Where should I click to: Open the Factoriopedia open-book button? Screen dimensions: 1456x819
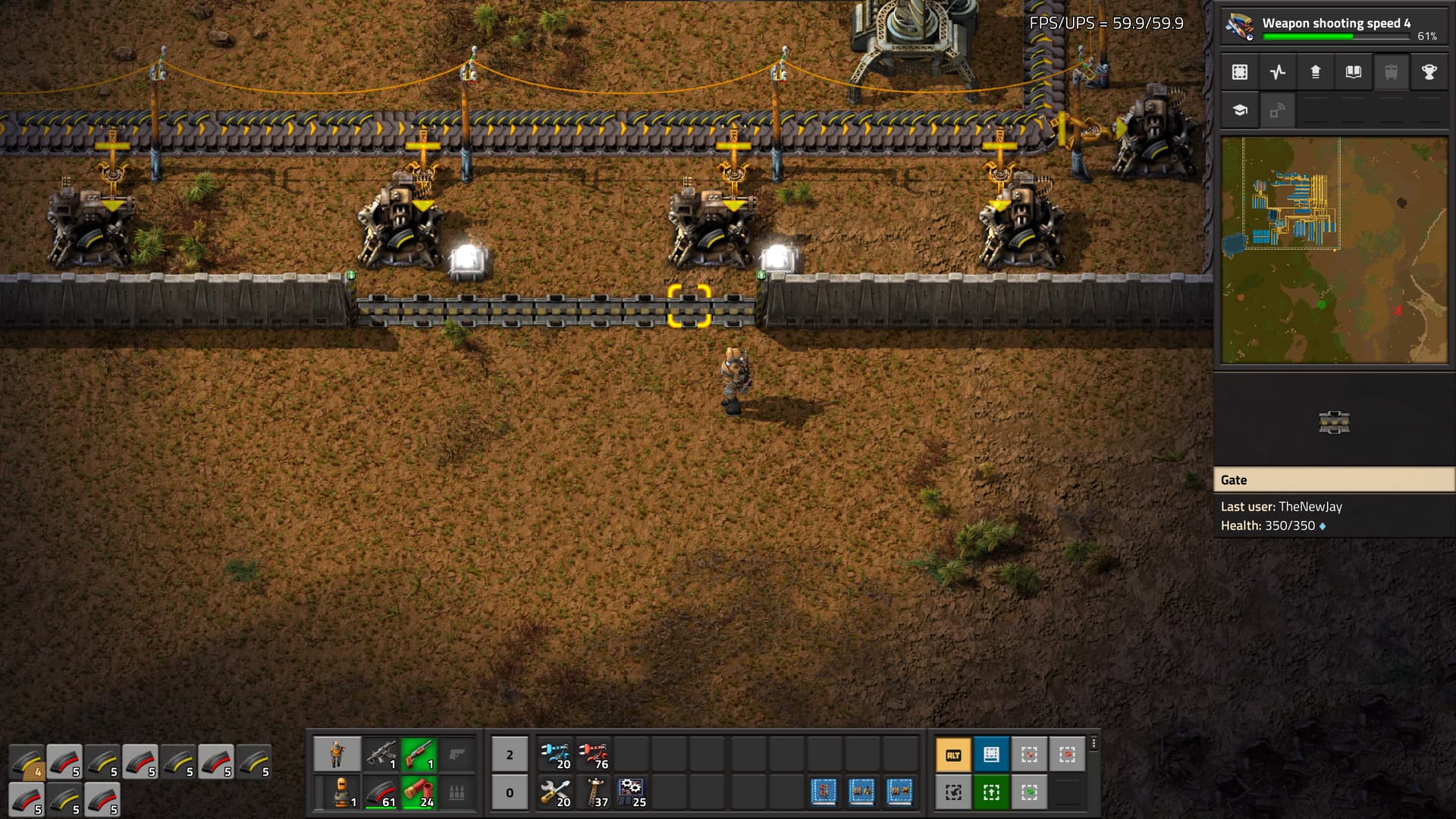click(1354, 72)
